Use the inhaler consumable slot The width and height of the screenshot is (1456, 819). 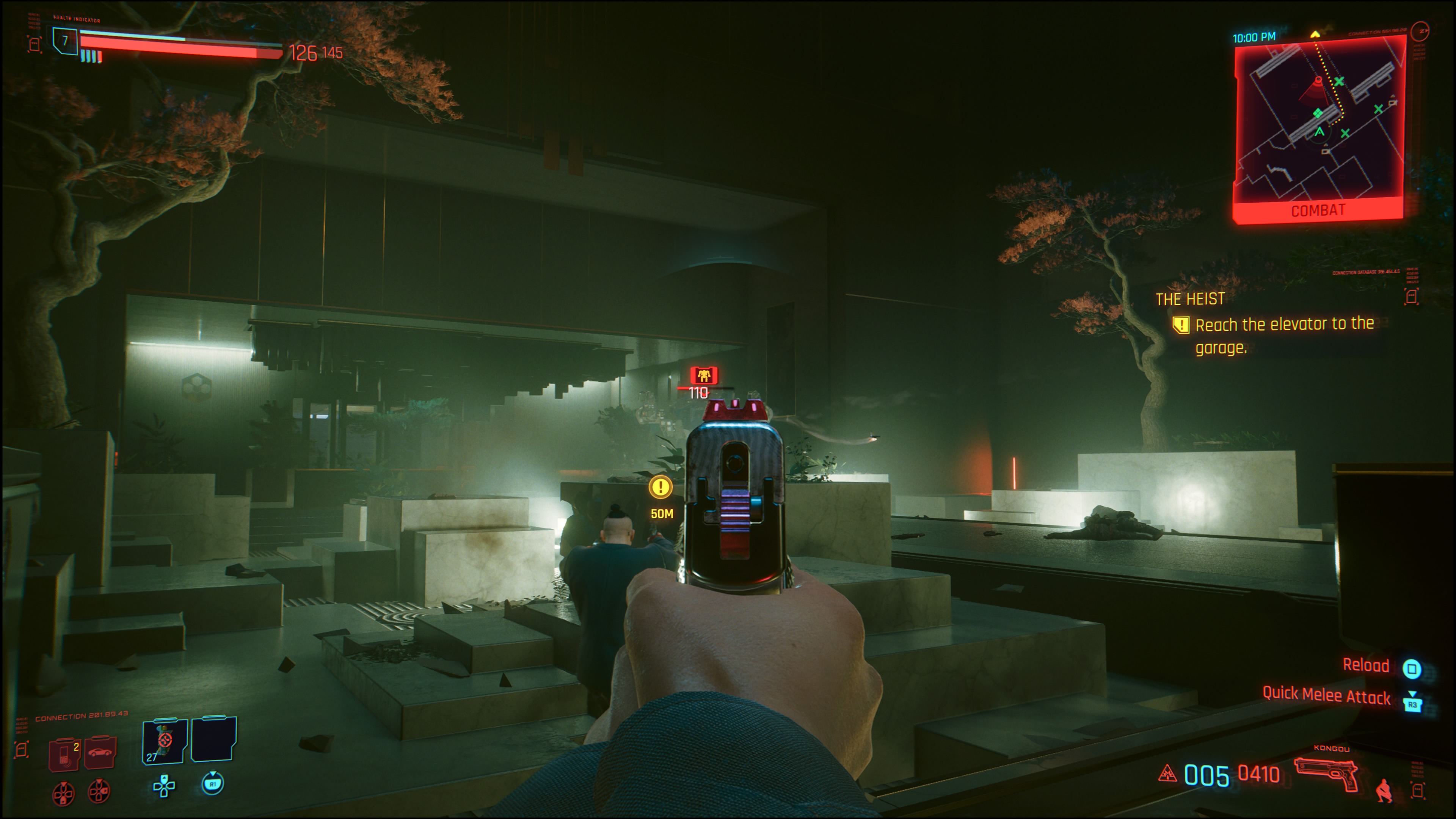click(165, 741)
